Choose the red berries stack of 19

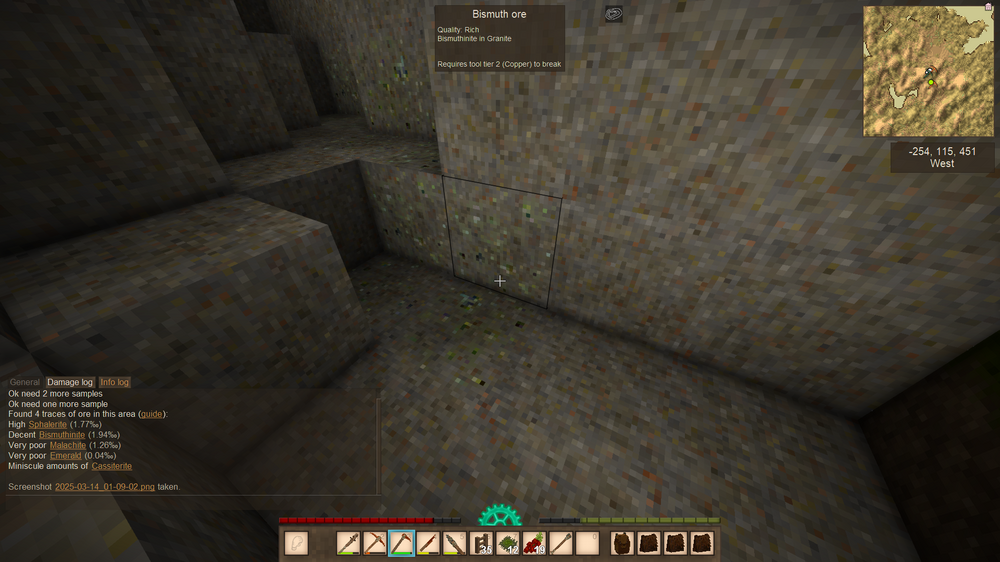pos(534,543)
